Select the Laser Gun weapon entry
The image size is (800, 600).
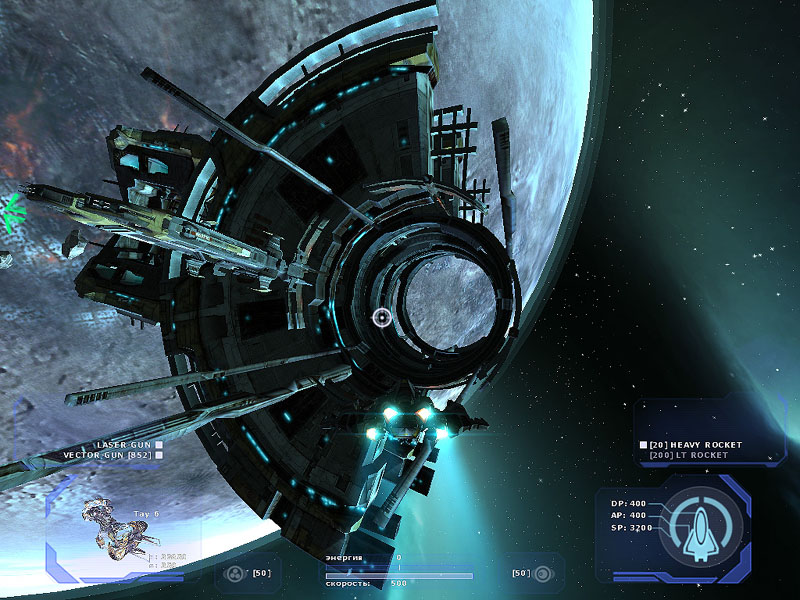click(x=123, y=444)
